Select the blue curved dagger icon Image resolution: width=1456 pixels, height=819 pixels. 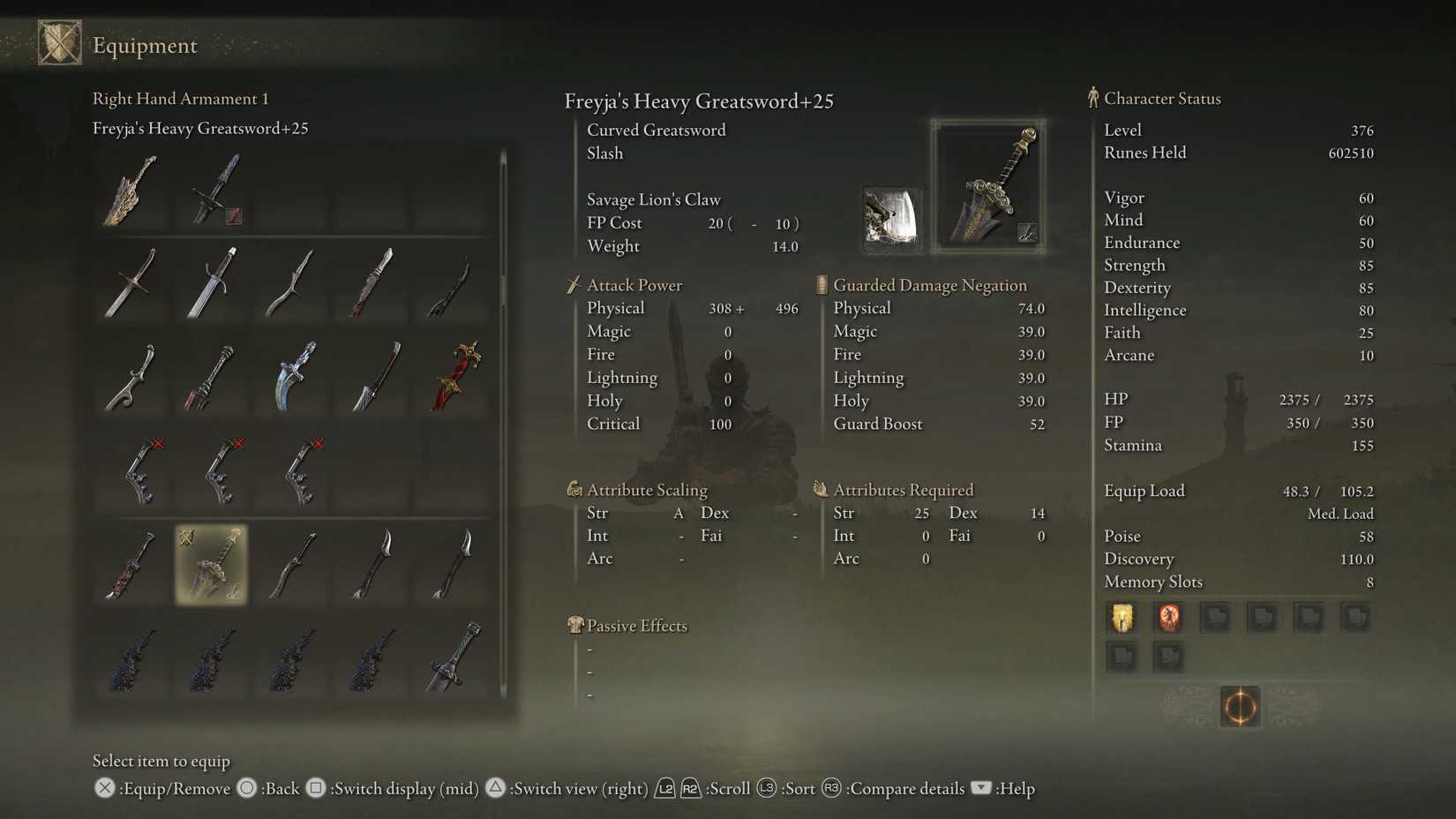click(x=291, y=377)
